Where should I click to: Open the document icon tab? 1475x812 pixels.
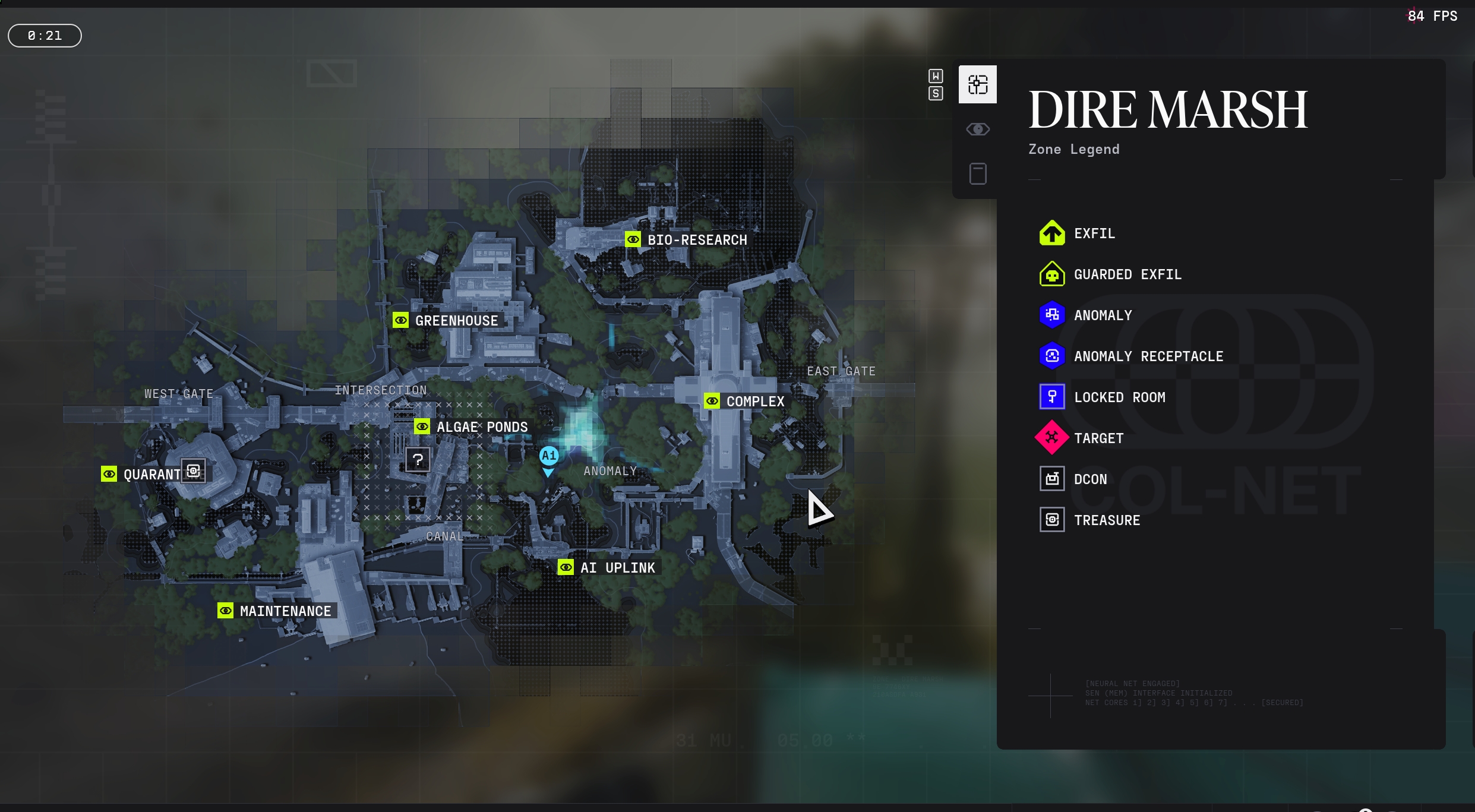click(x=977, y=173)
